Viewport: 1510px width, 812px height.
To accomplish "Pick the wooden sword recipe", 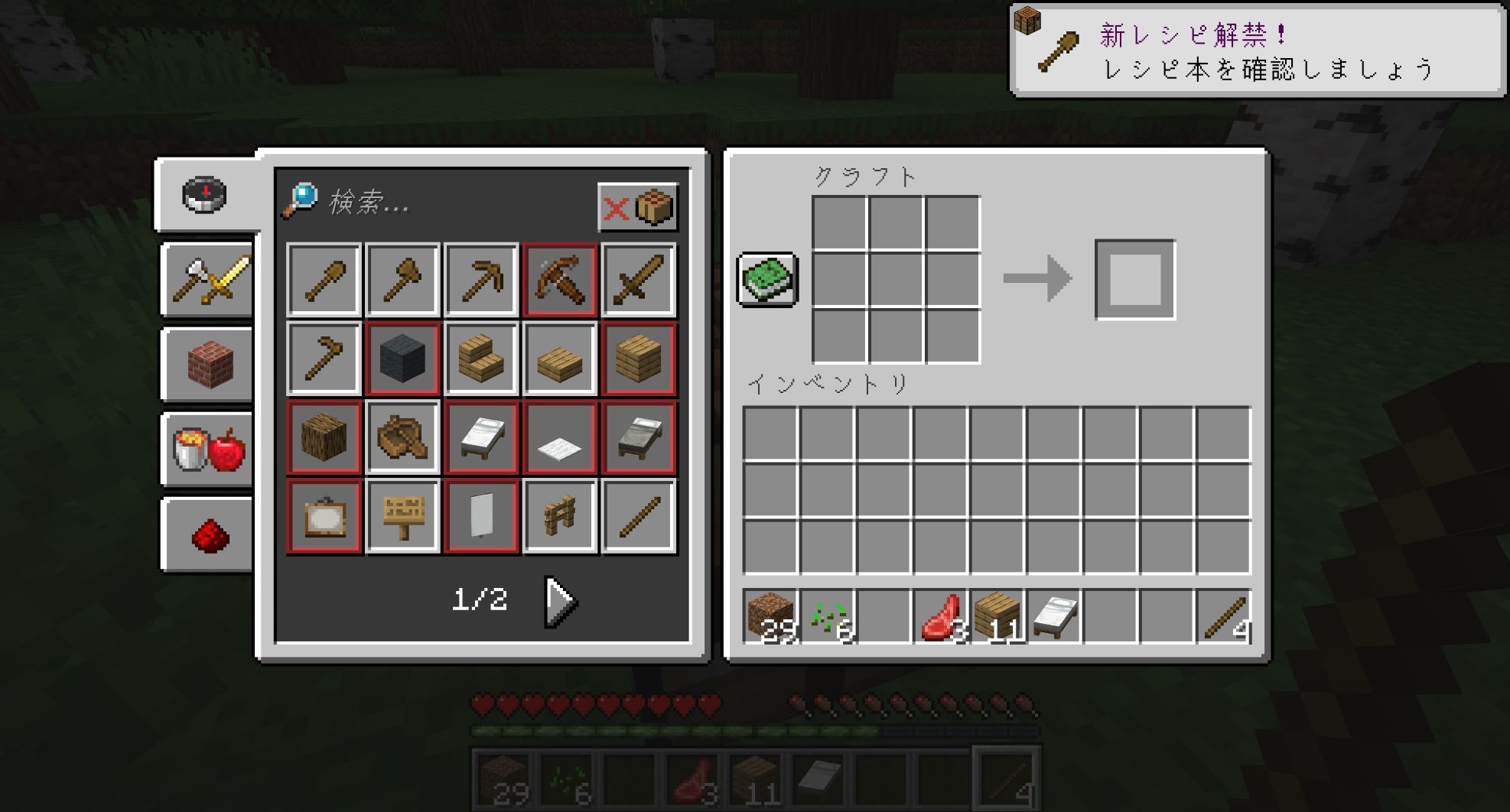I will (x=638, y=280).
